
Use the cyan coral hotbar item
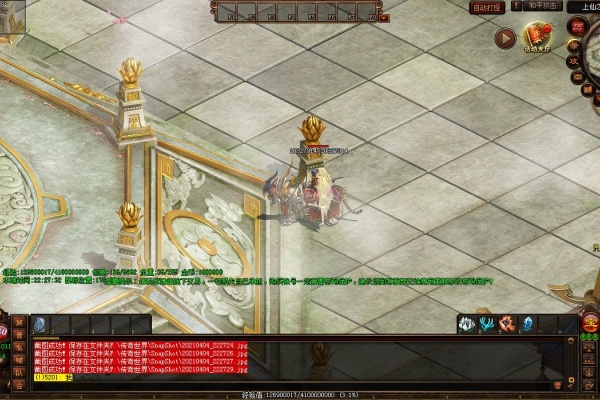pyautogui.click(x=487, y=324)
